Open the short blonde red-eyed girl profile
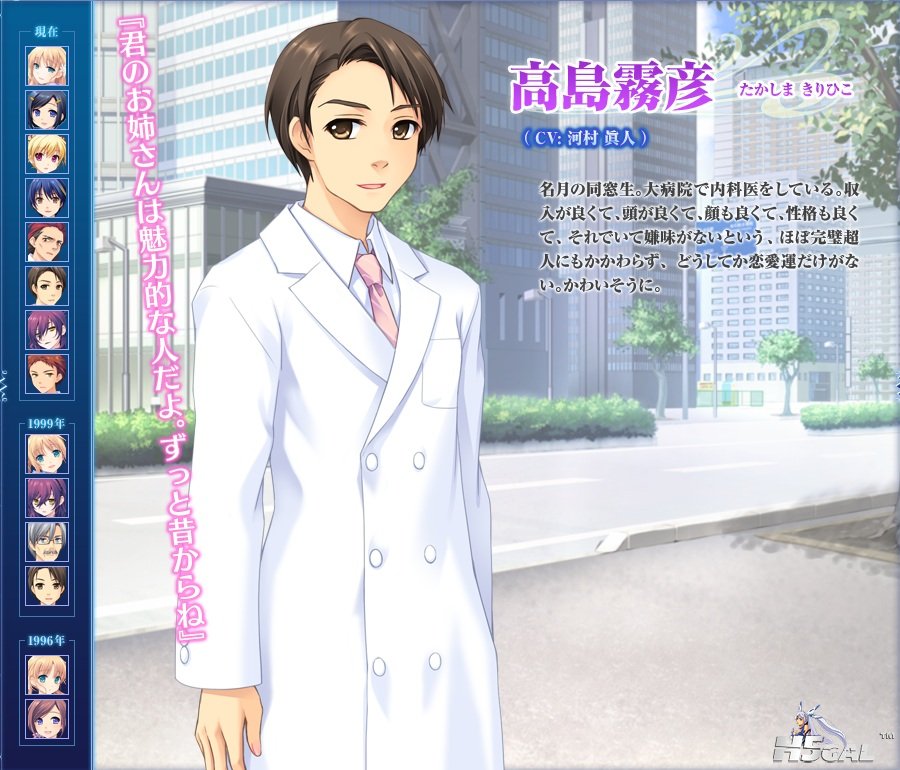Image resolution: width=900 pixels, height=770 pixels. click(x=47, y=153)
